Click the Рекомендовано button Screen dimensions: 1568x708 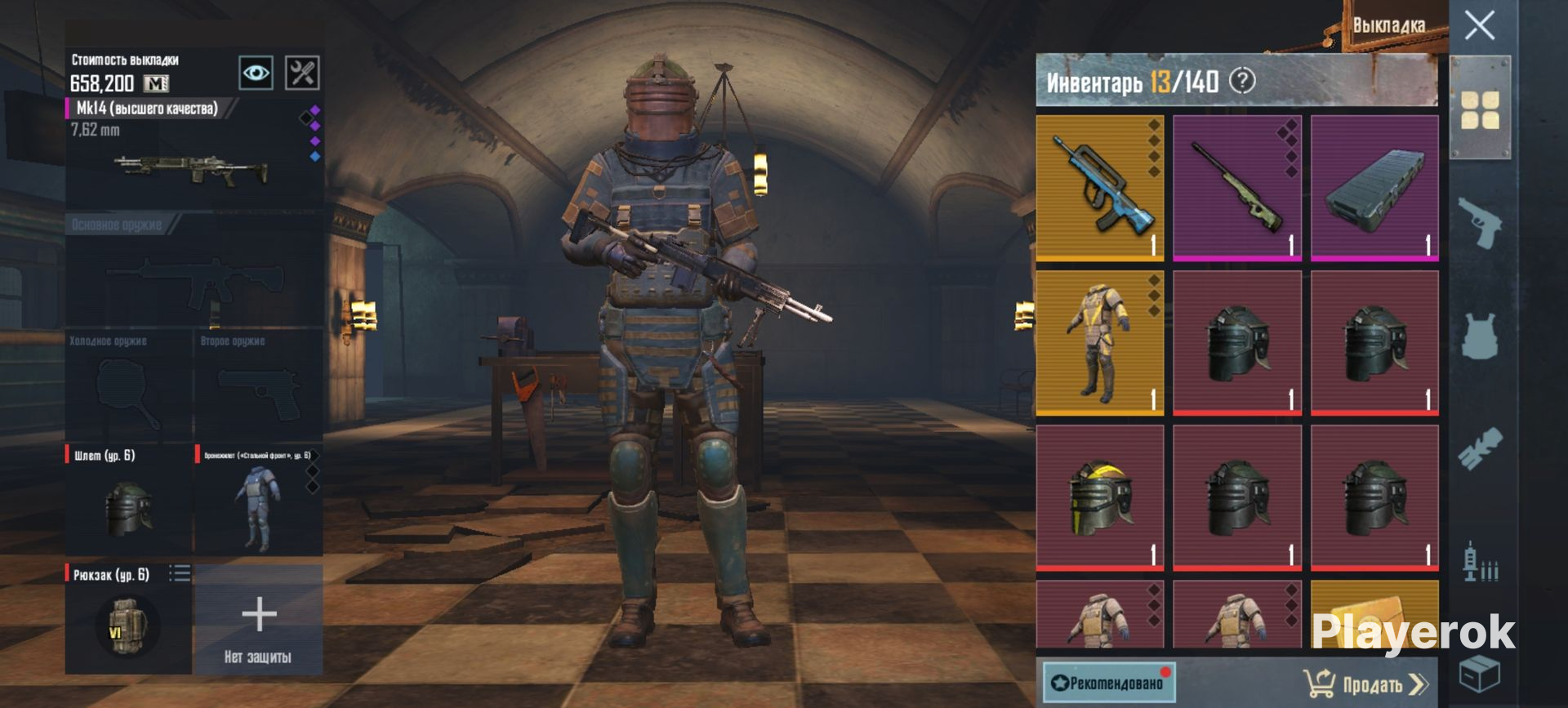(1109, 683)
